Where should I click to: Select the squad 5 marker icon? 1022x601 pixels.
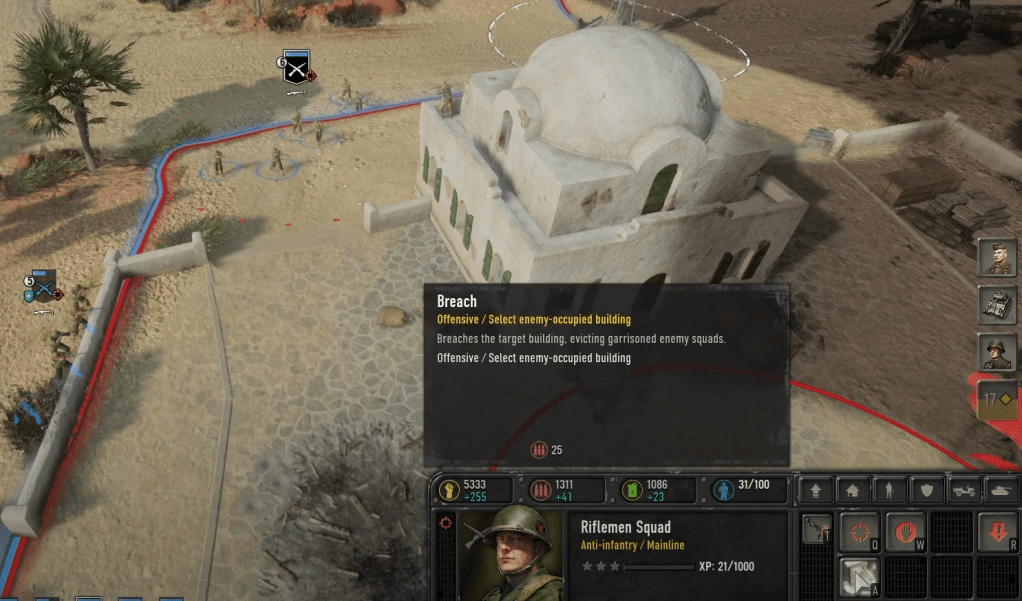(x=43, y=285)
